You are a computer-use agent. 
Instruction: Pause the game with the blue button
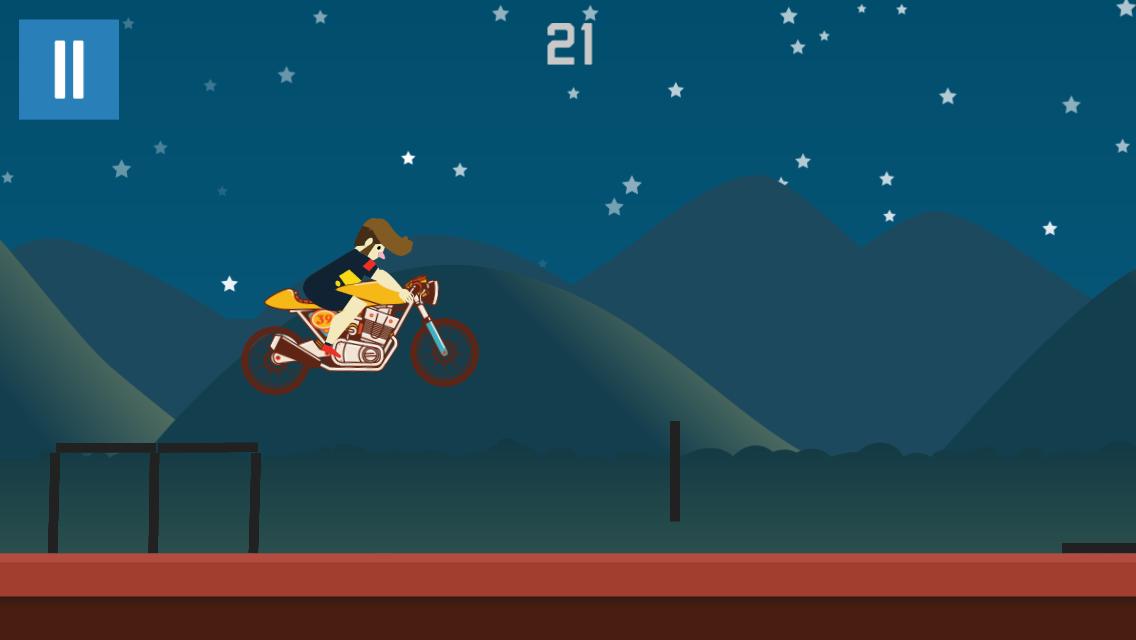pyautogui.click(x=69, y=69)
